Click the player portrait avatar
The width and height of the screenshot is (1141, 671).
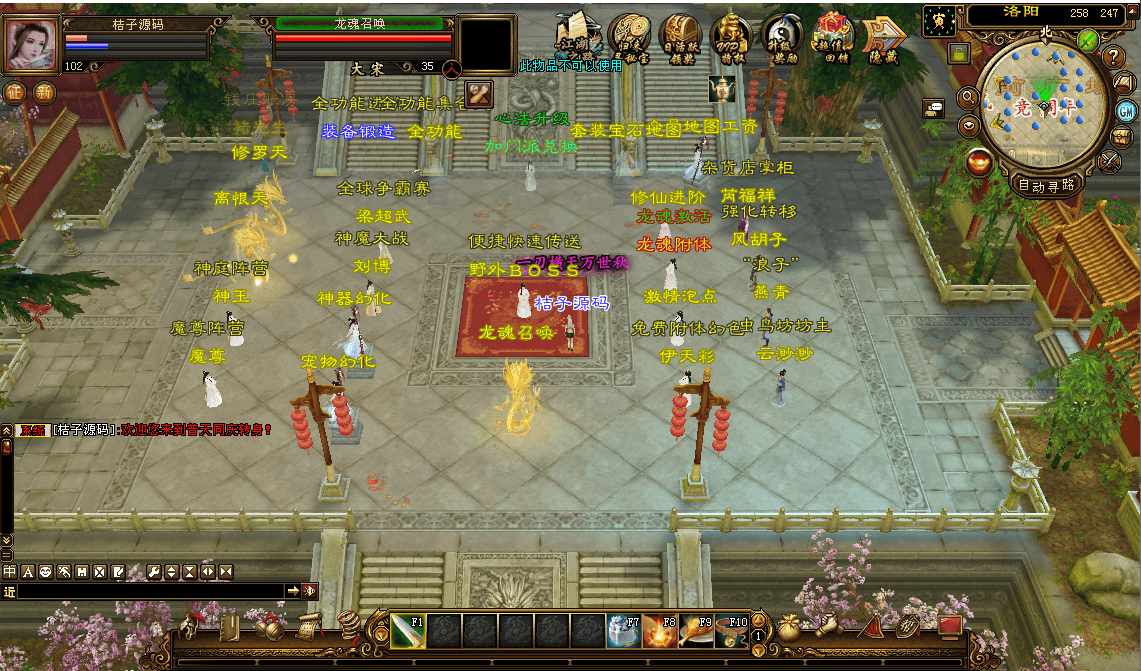click(31, 44)
